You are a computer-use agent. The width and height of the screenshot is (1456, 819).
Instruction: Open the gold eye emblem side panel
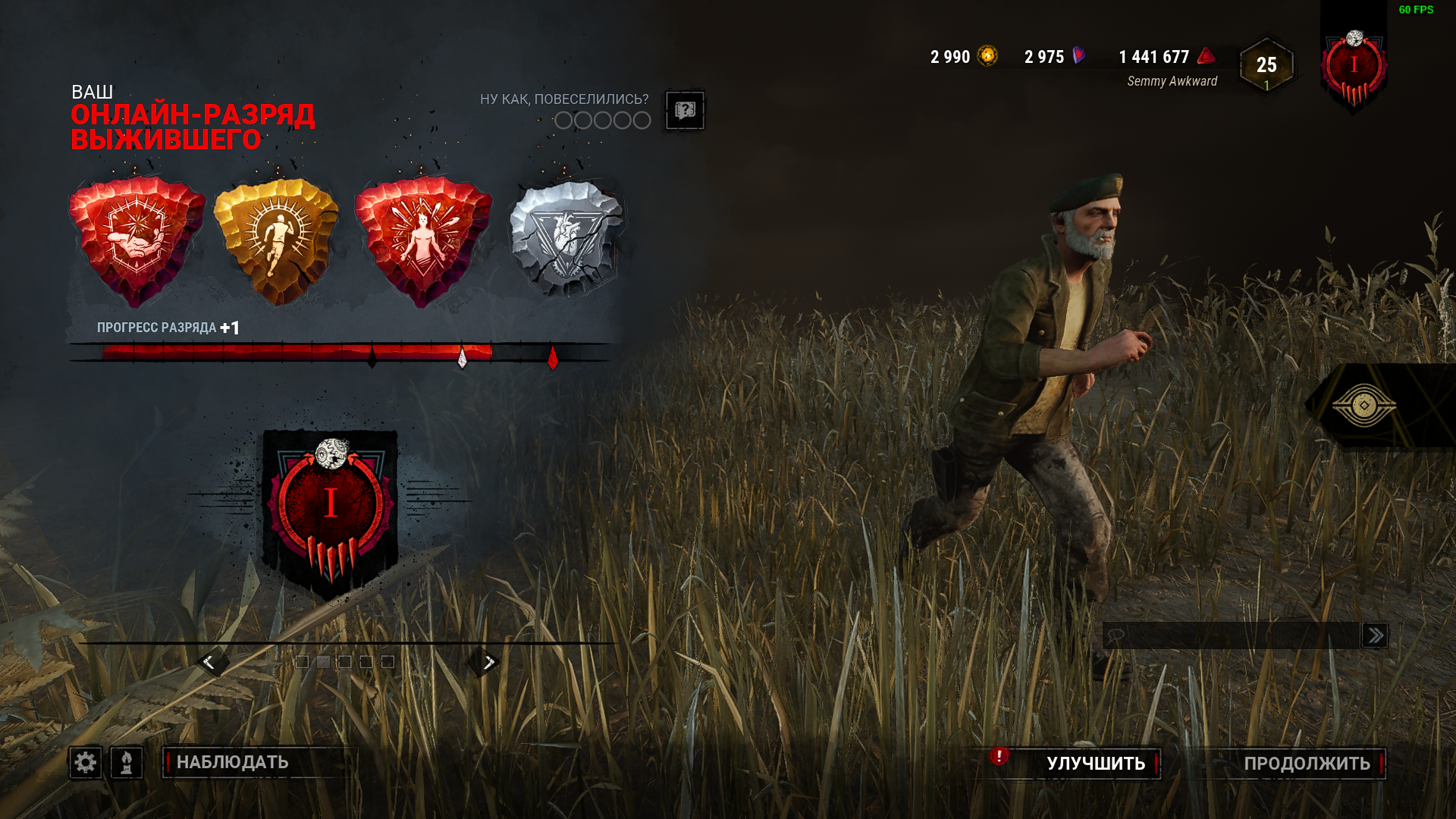[x=1365, y=406]
